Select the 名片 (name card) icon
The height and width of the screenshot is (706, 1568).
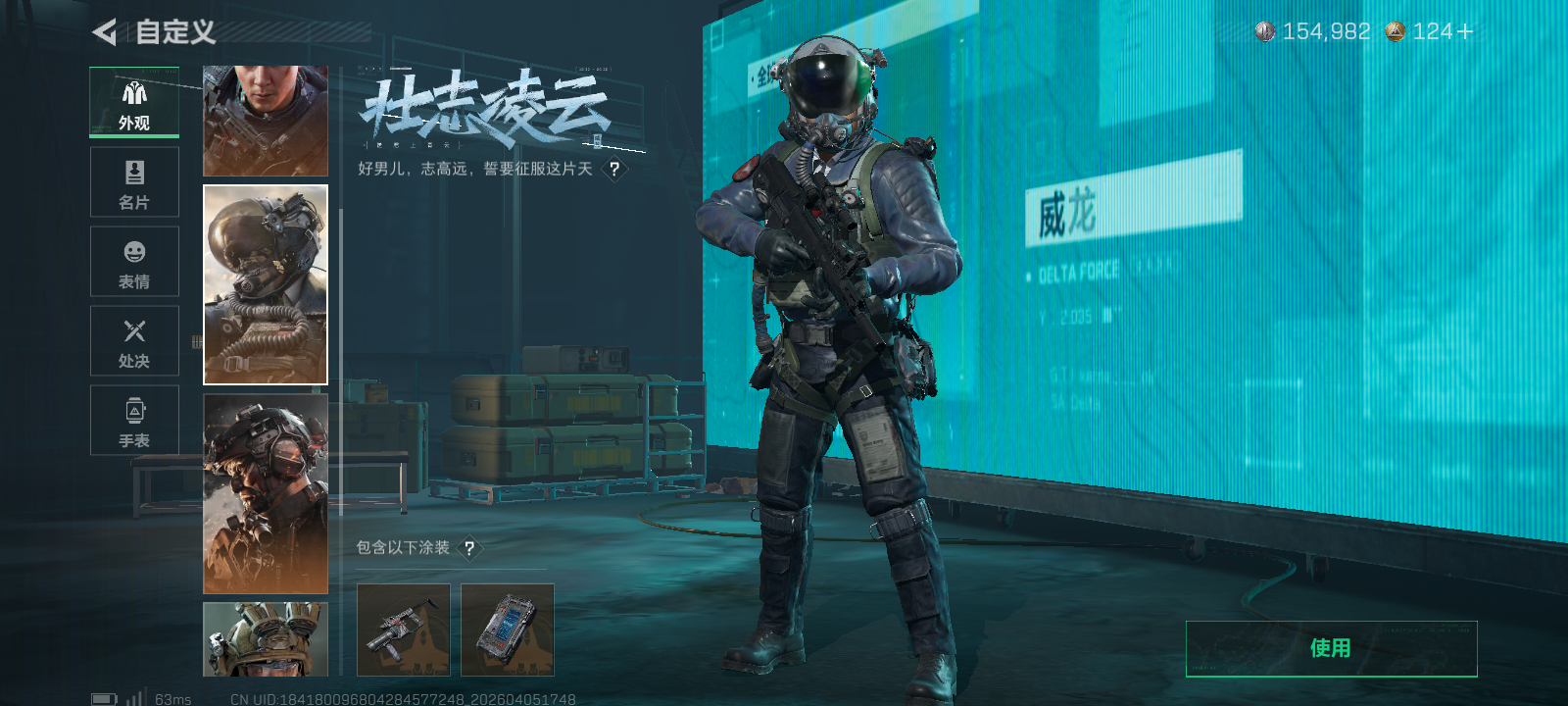coord(134,172)
